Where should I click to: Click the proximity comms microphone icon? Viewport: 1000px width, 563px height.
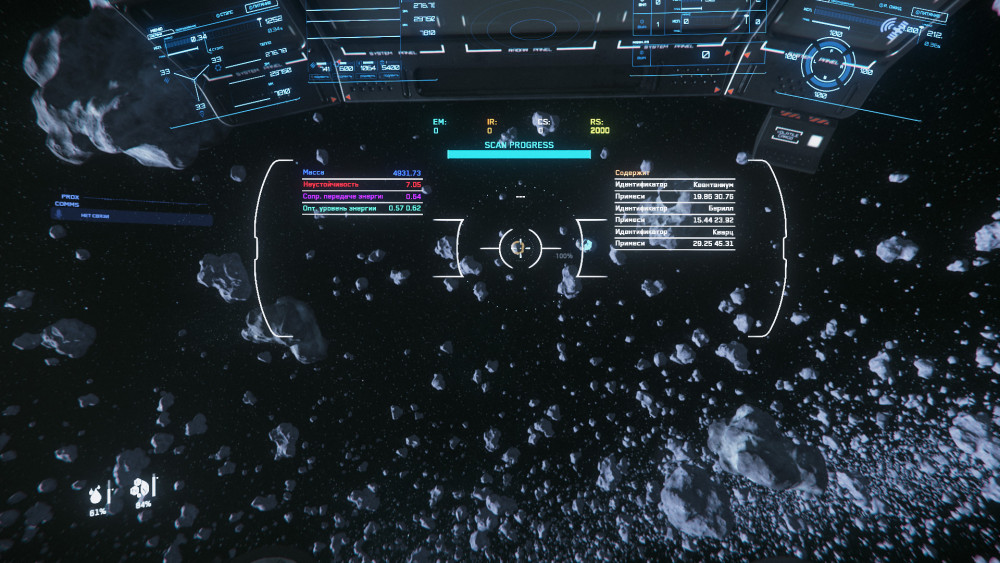(57, 215)
